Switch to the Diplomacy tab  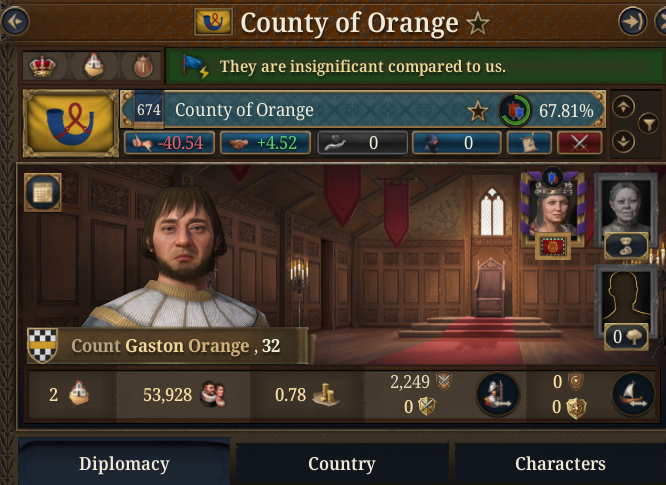[124, 464]
